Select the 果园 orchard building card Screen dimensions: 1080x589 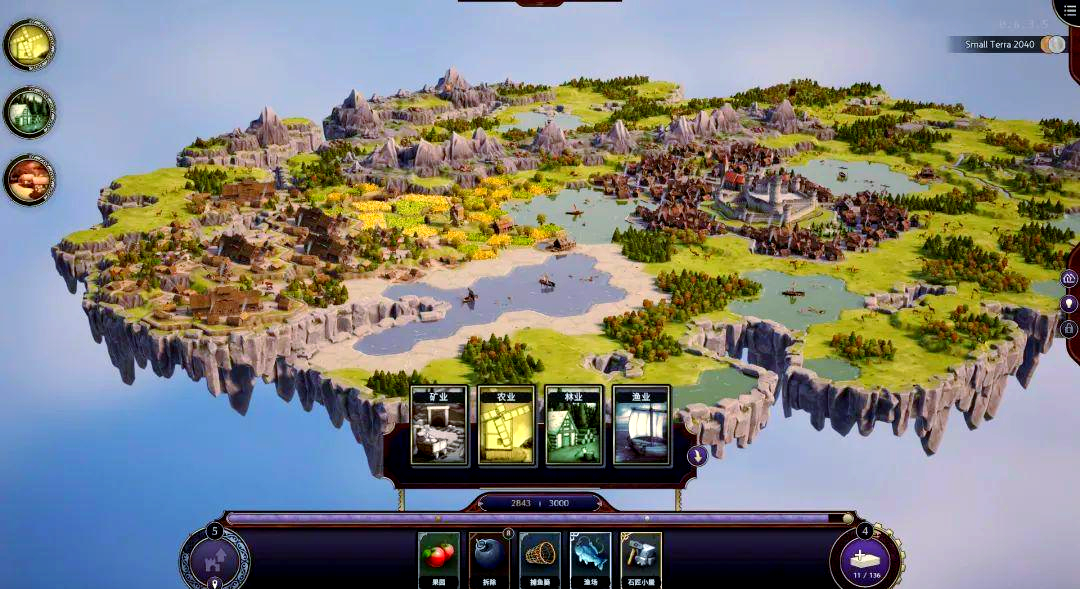(x=439, y=558)
